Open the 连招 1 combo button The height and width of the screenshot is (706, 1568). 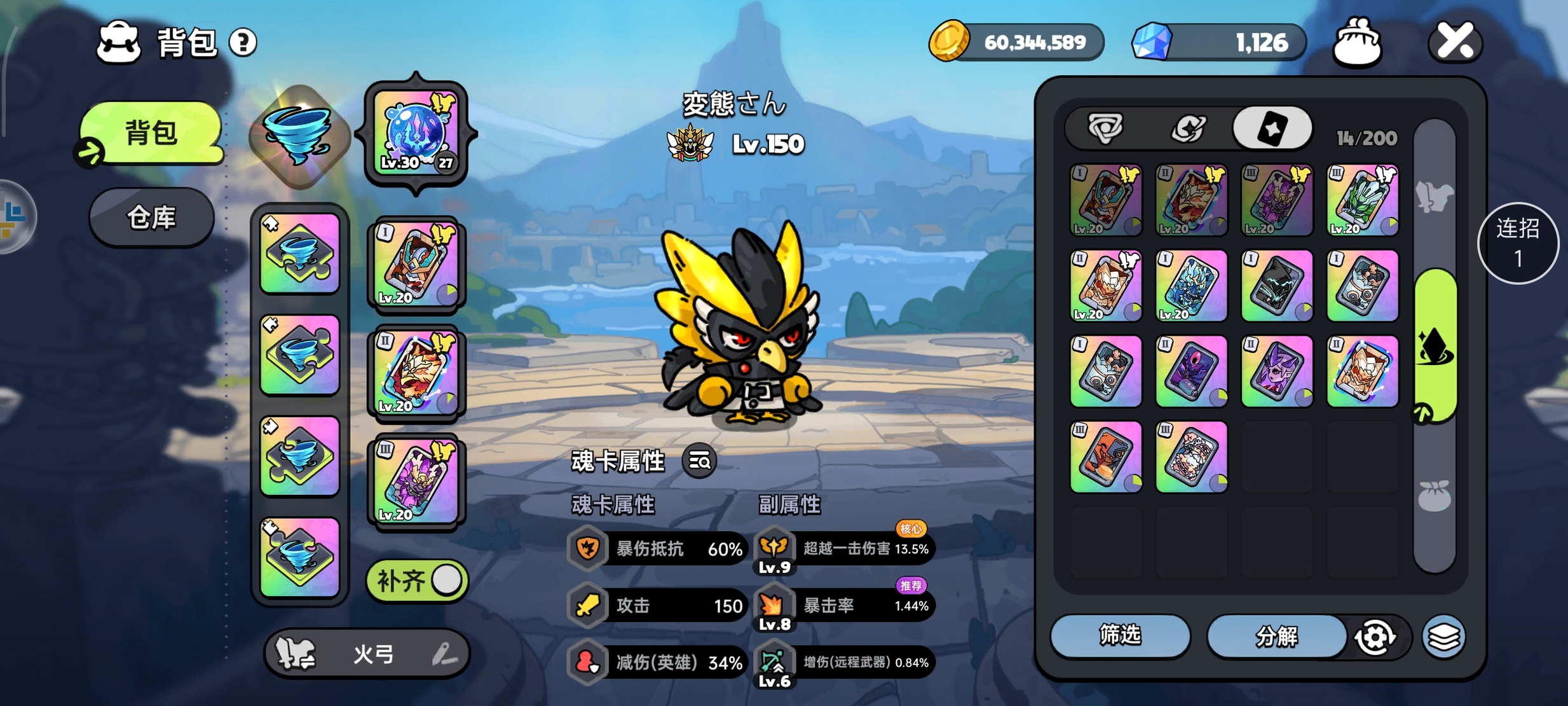[1518, 243]
